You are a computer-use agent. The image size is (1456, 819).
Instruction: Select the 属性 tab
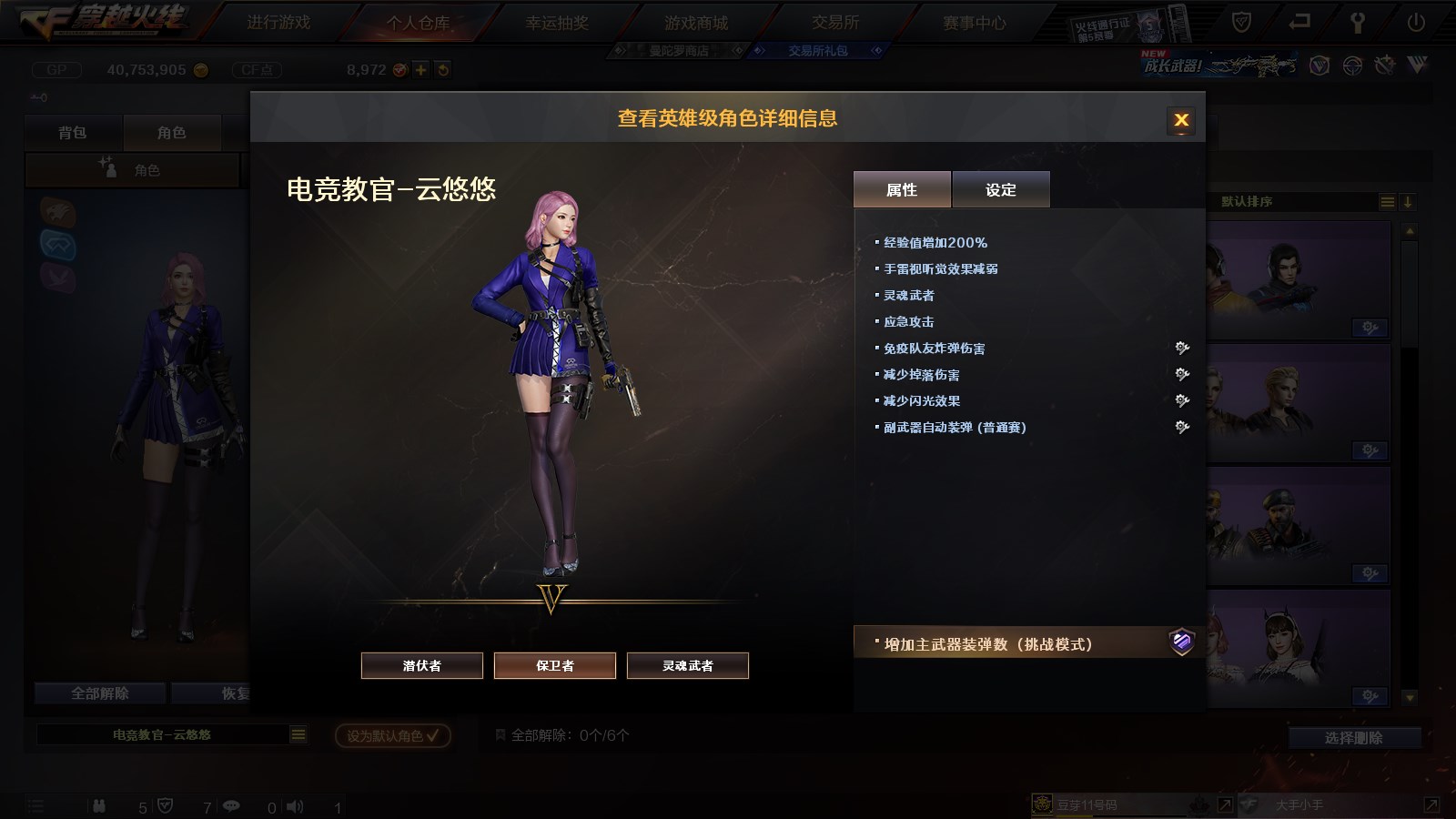tap(902, 189)
